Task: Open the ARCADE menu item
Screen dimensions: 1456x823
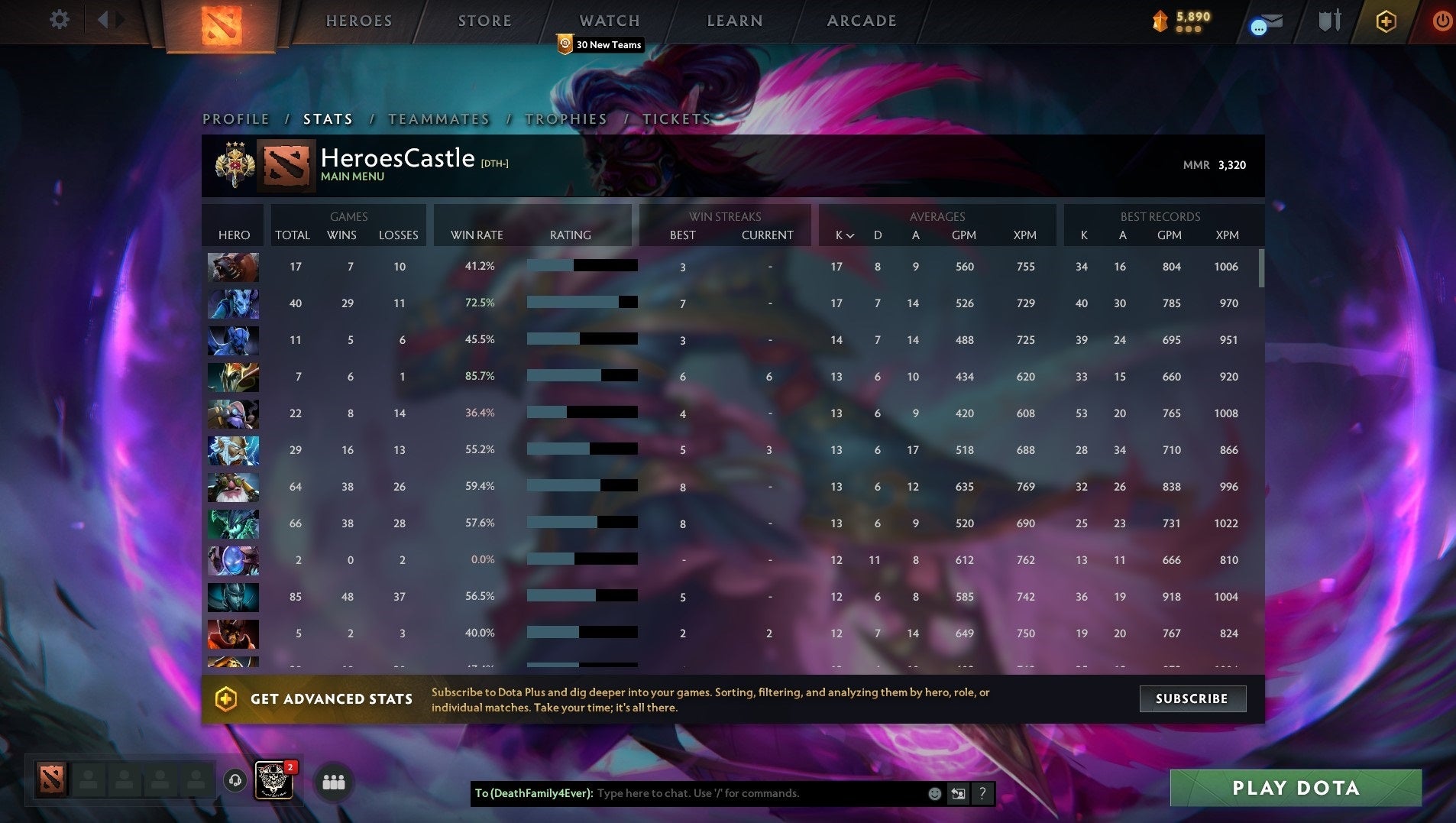Action: tap(860, 21)
